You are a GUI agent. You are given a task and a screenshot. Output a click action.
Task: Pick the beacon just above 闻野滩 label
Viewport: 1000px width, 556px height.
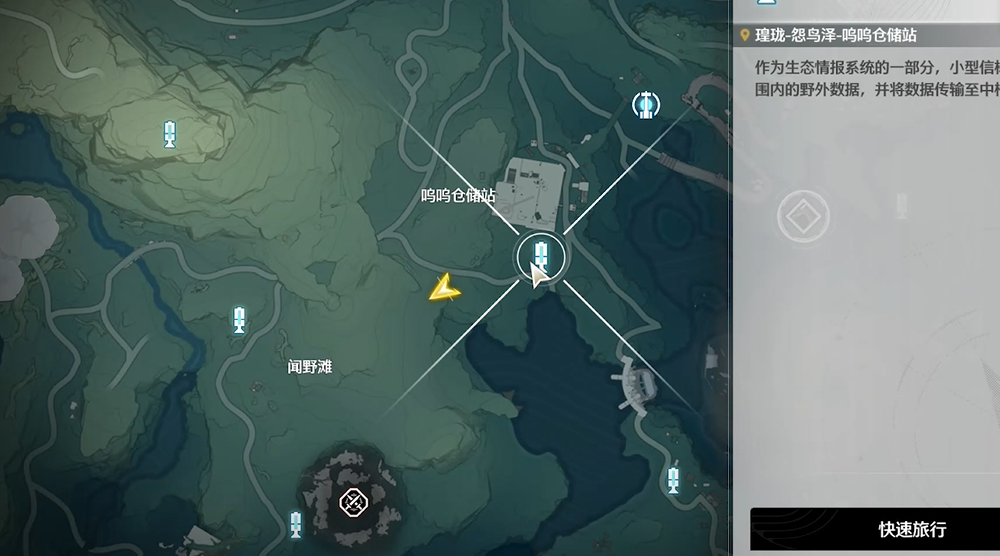click(239, 321)
